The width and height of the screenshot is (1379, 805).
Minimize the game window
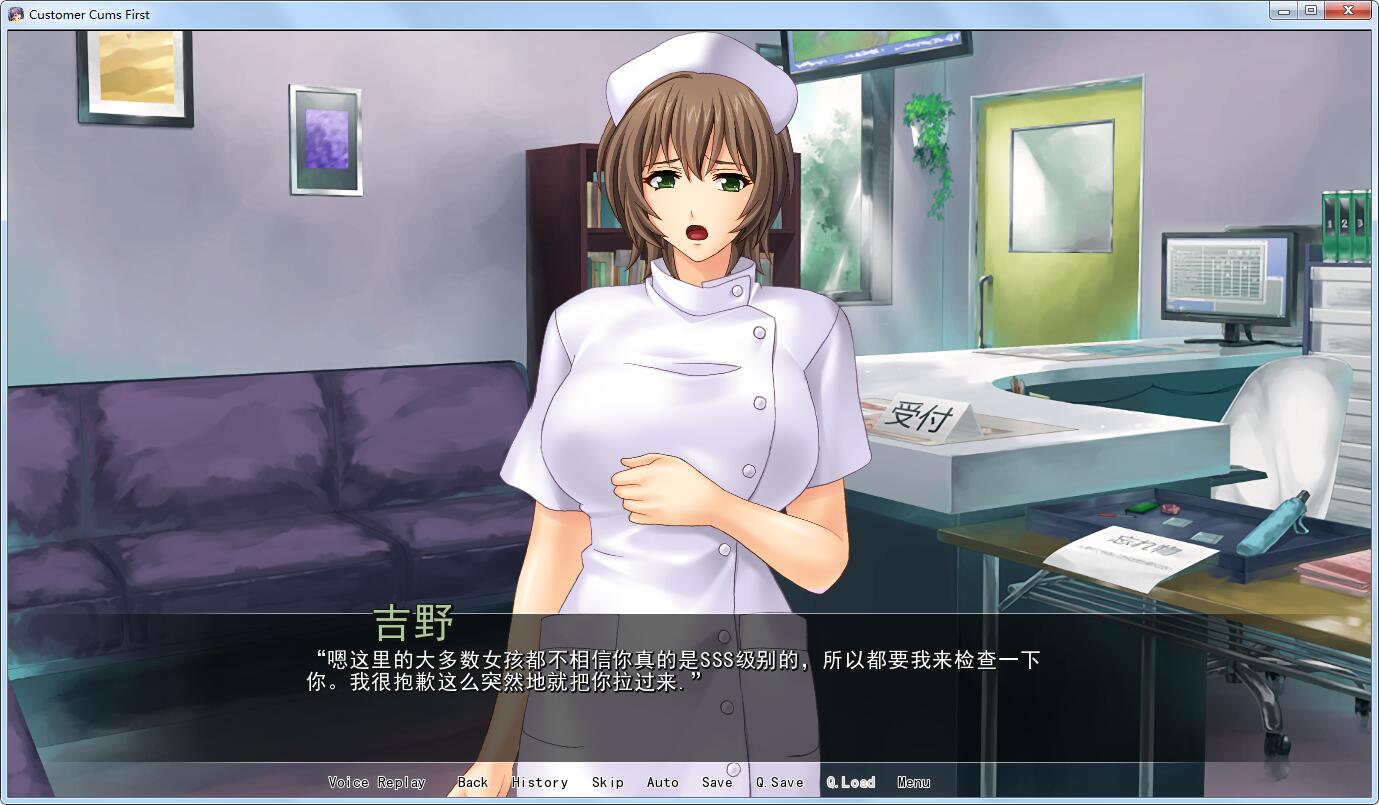tap(1286, 10)
